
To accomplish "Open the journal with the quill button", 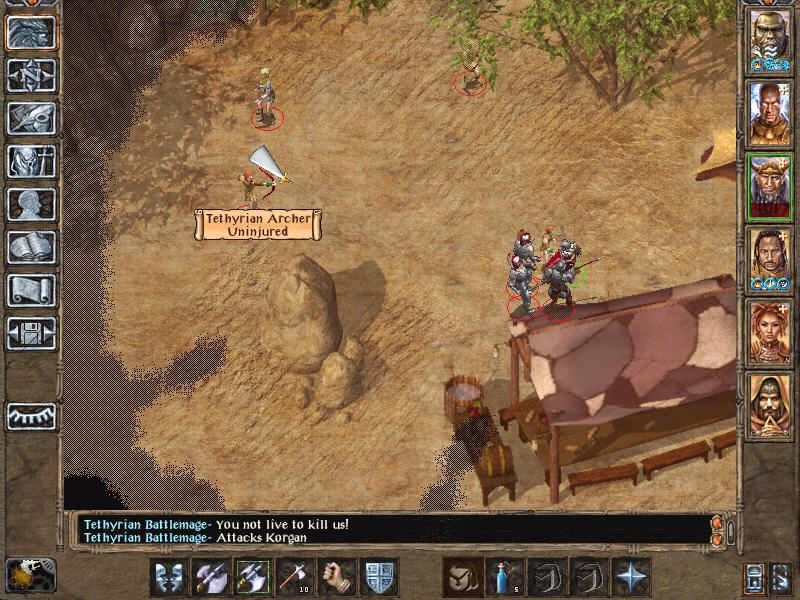I will point(30,118).
